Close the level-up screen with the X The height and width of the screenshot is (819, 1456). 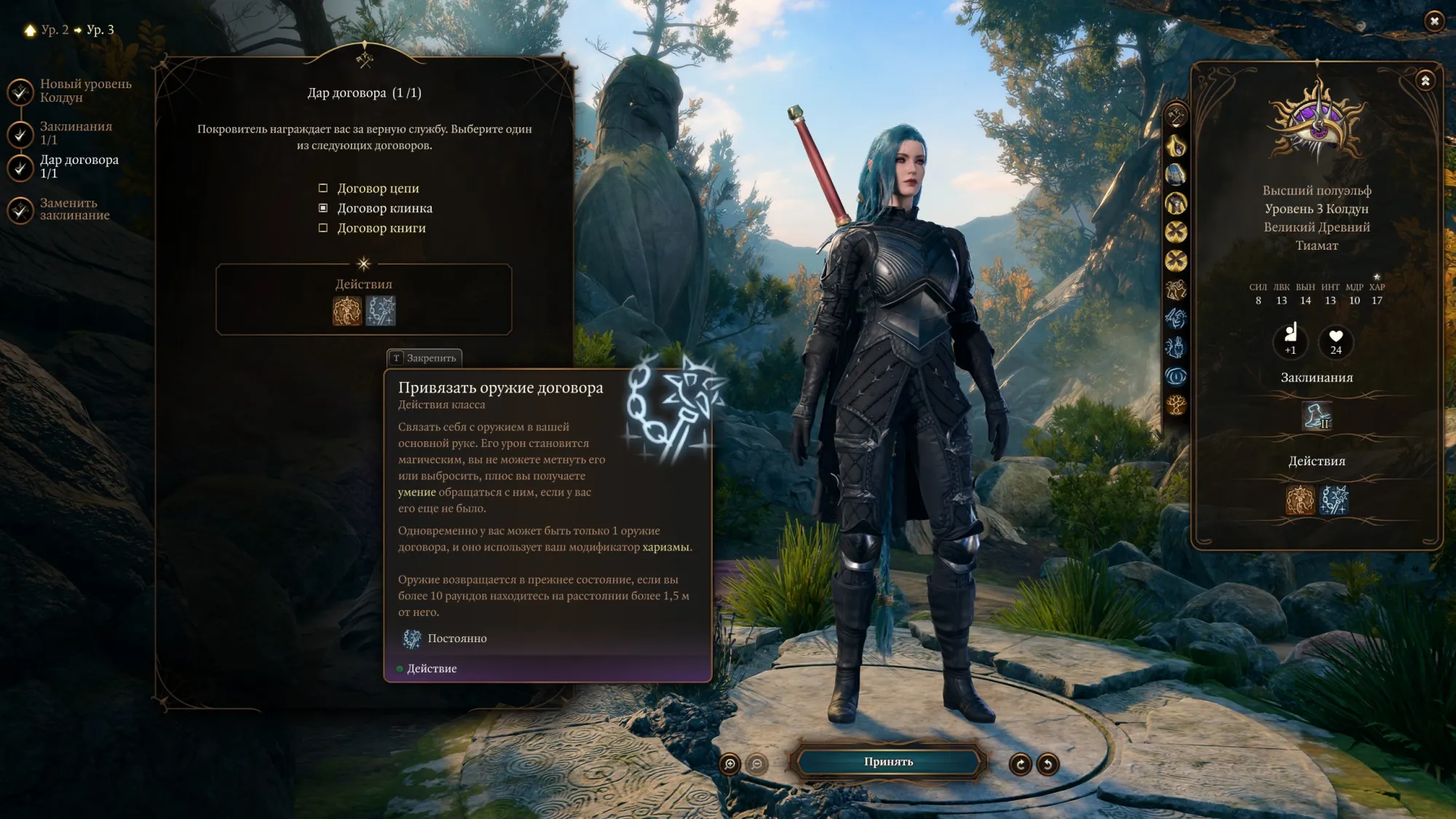point(1434,21)
